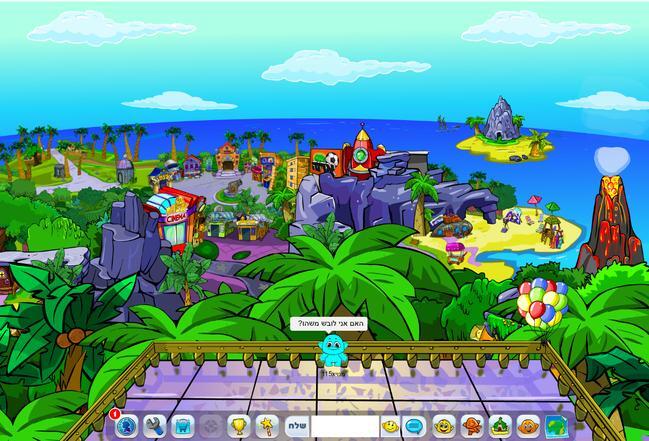Open the blue-green map icon
The width and height of the screenshot is (649, 441).
[x=555, y=427]
